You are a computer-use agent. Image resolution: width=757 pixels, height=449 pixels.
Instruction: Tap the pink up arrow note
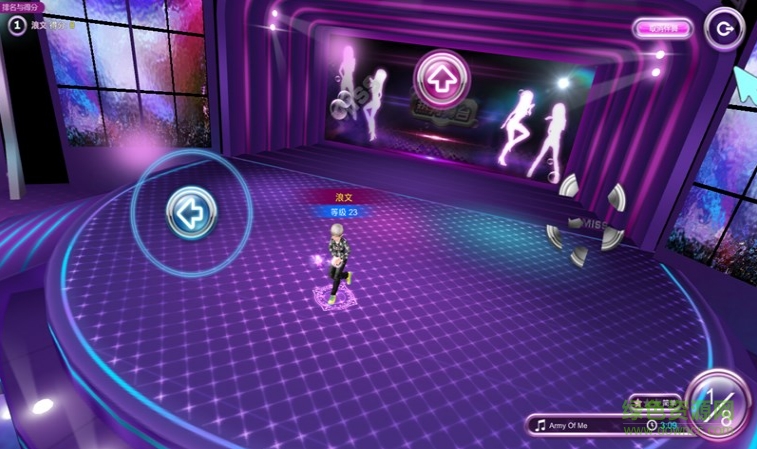(441, 75)
